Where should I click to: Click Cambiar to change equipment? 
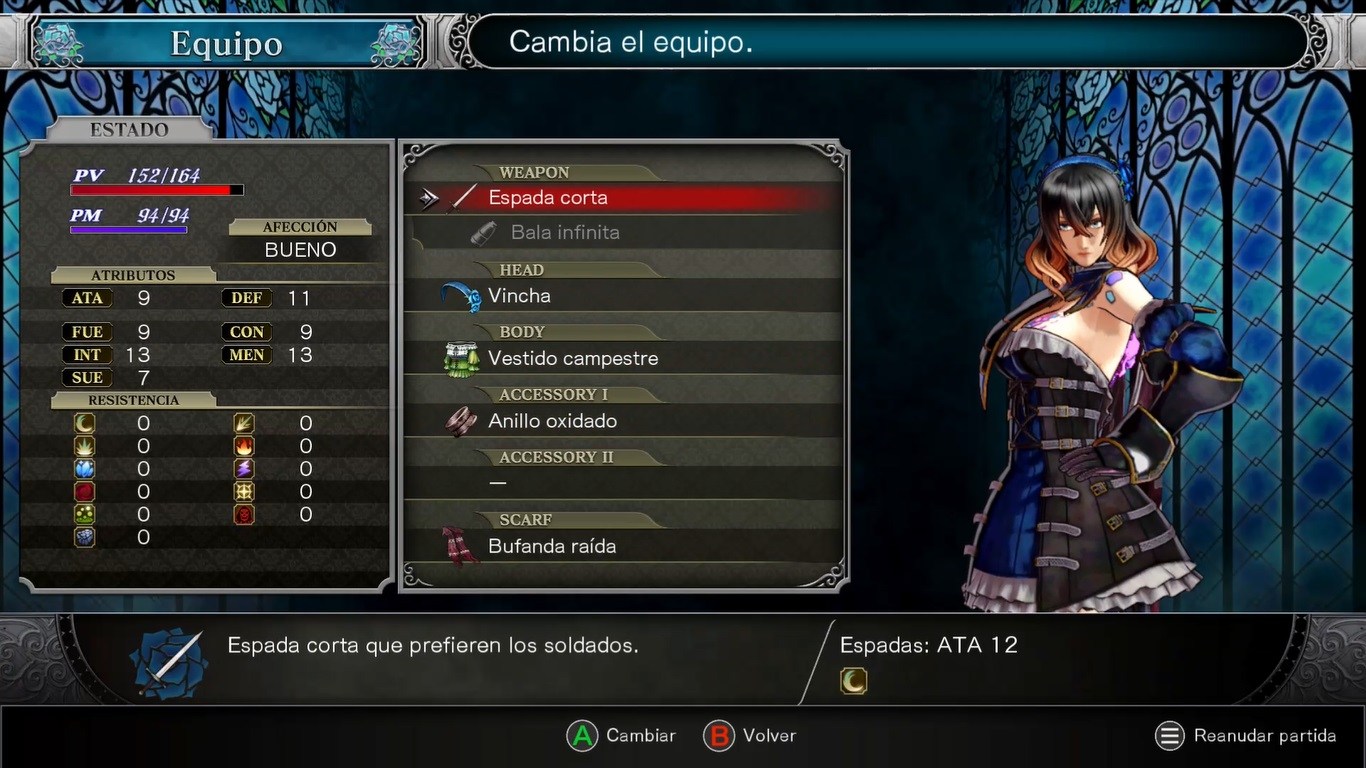click(622, 736)
